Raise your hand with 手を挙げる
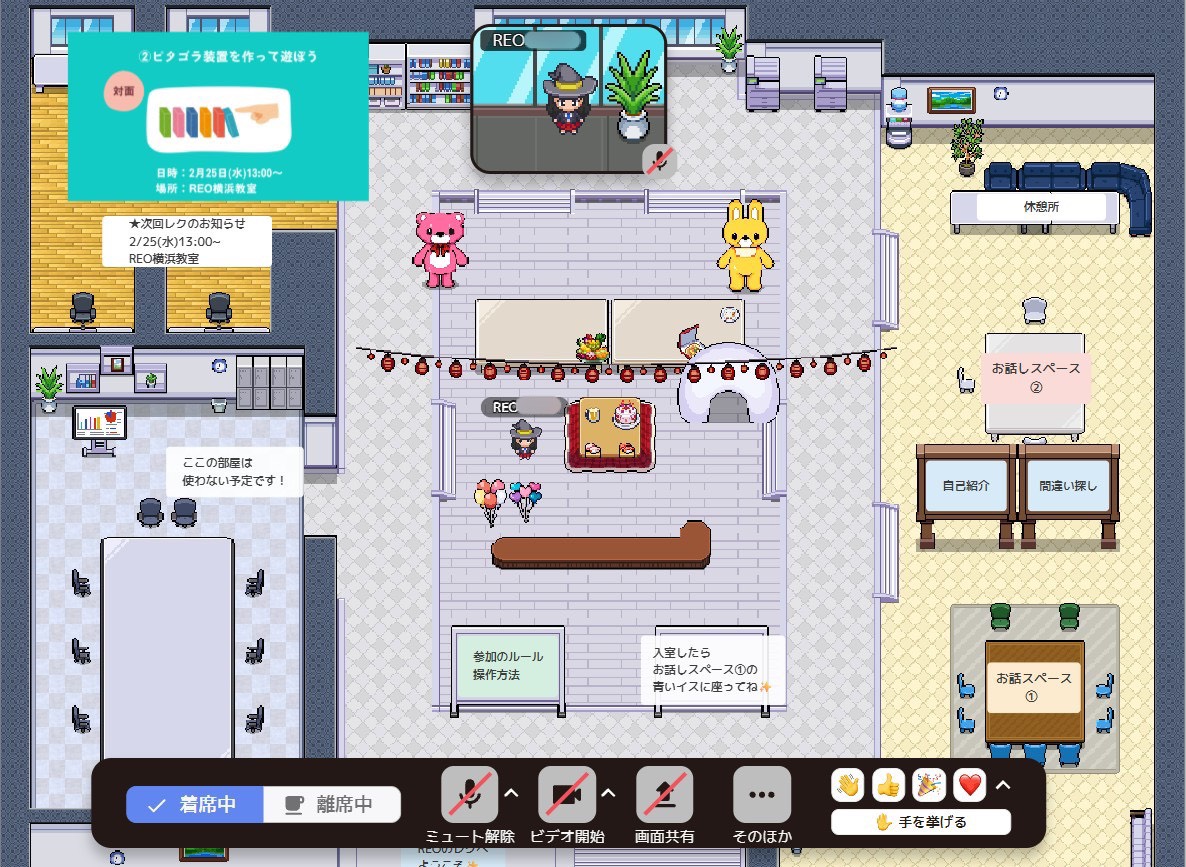Image resolution: width=1186 pixels, height=867 pixels. click(920, 823)
